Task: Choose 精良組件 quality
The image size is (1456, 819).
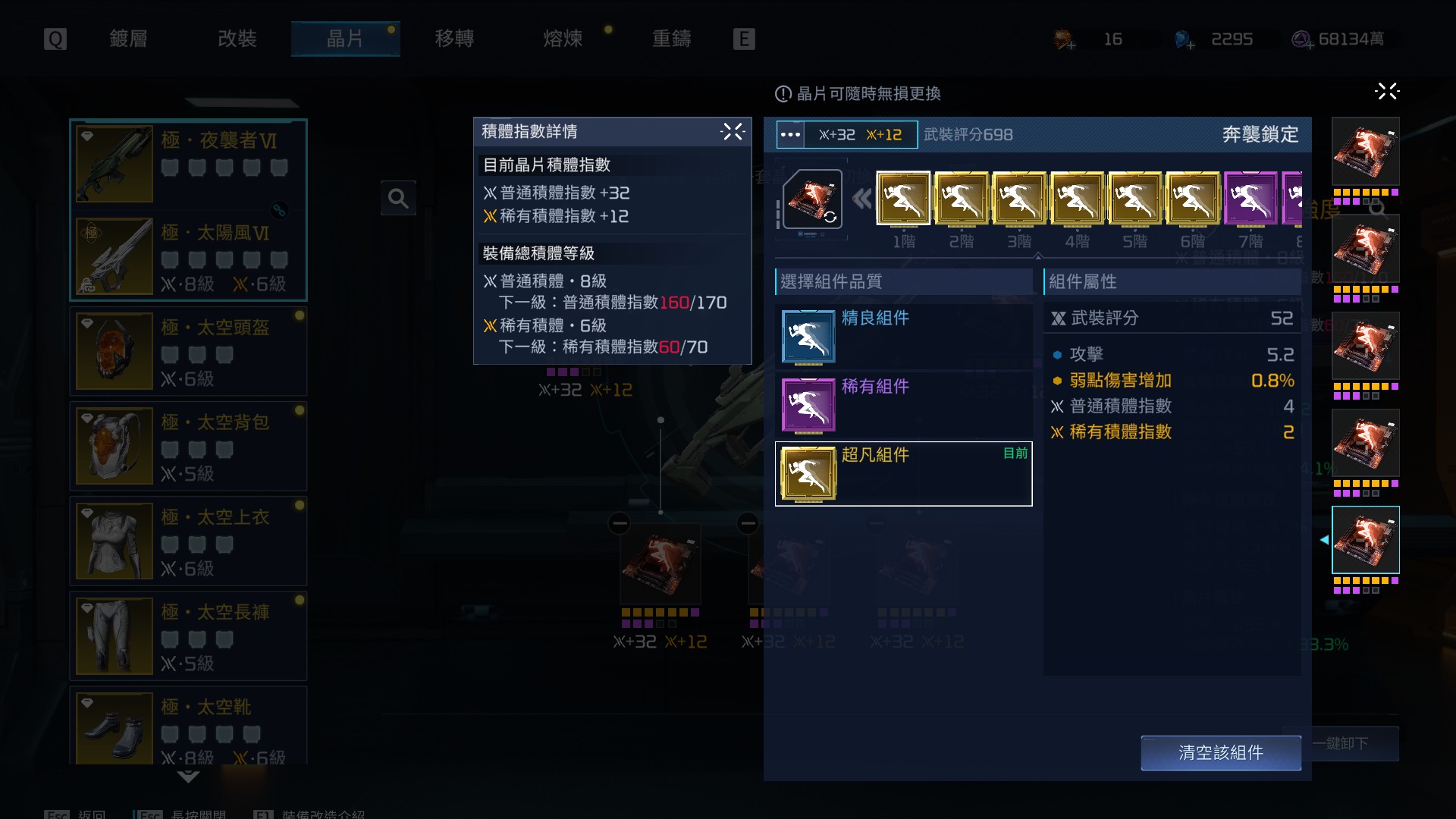Action: tap(903, 337)
